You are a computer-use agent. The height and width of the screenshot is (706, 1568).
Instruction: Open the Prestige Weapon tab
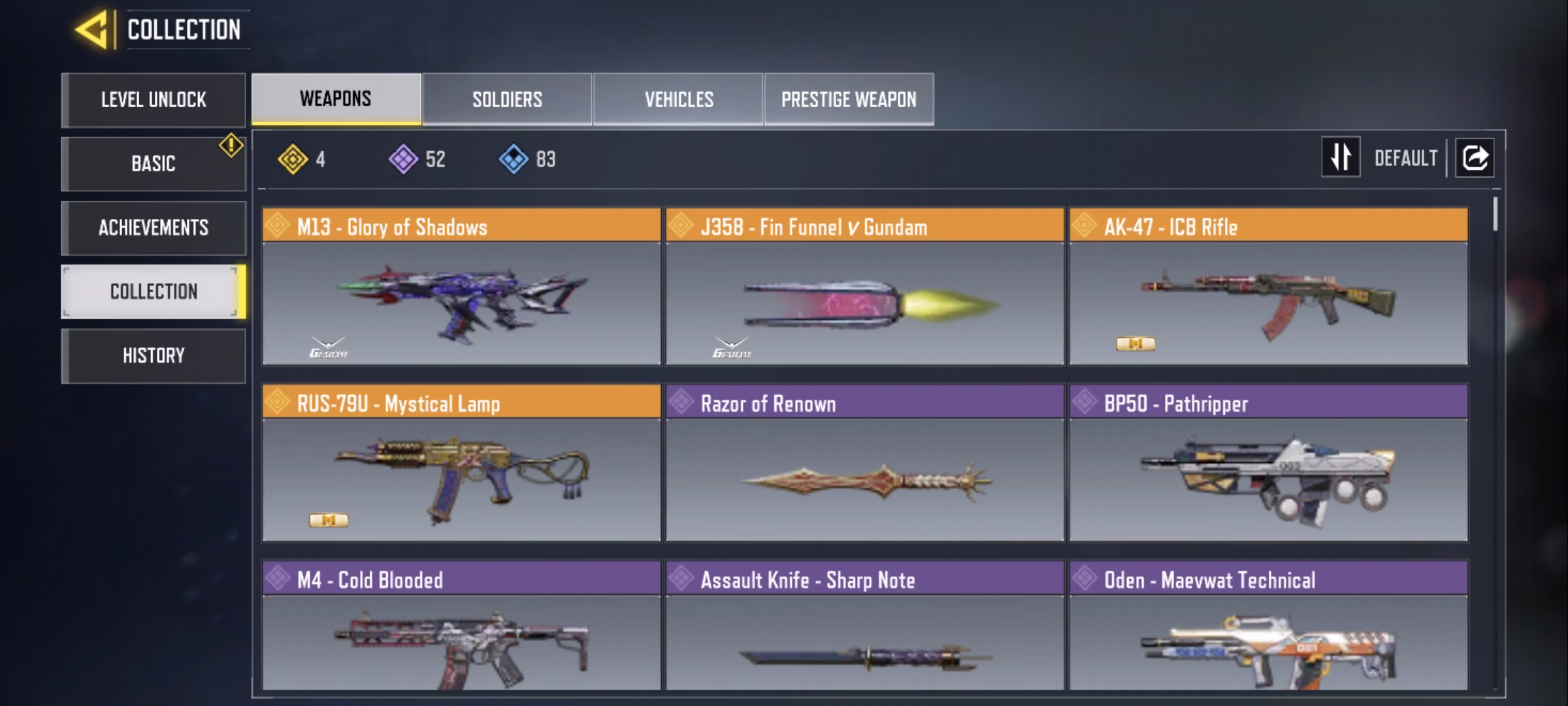849,99
